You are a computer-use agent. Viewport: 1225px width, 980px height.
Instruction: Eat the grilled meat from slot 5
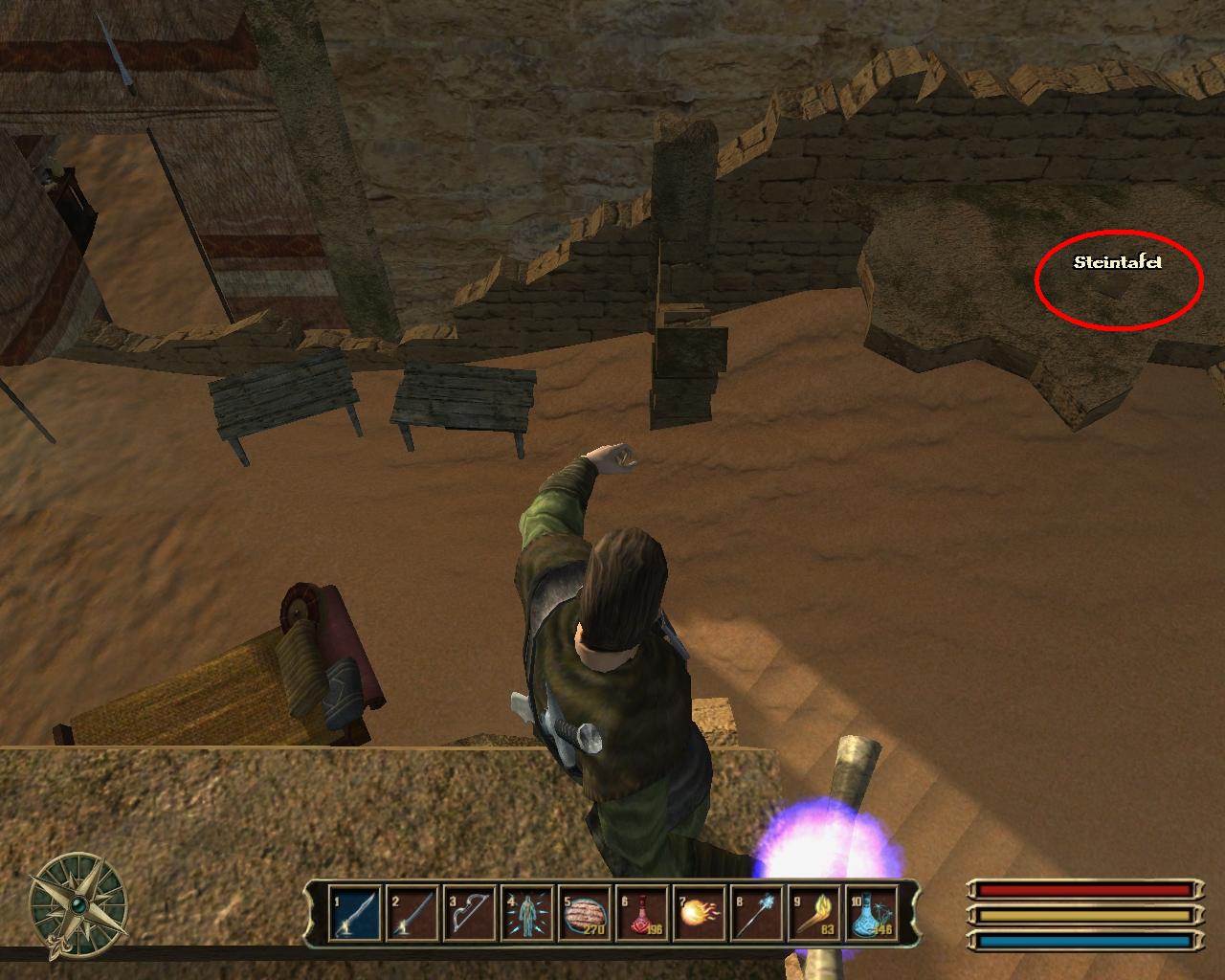585,914
